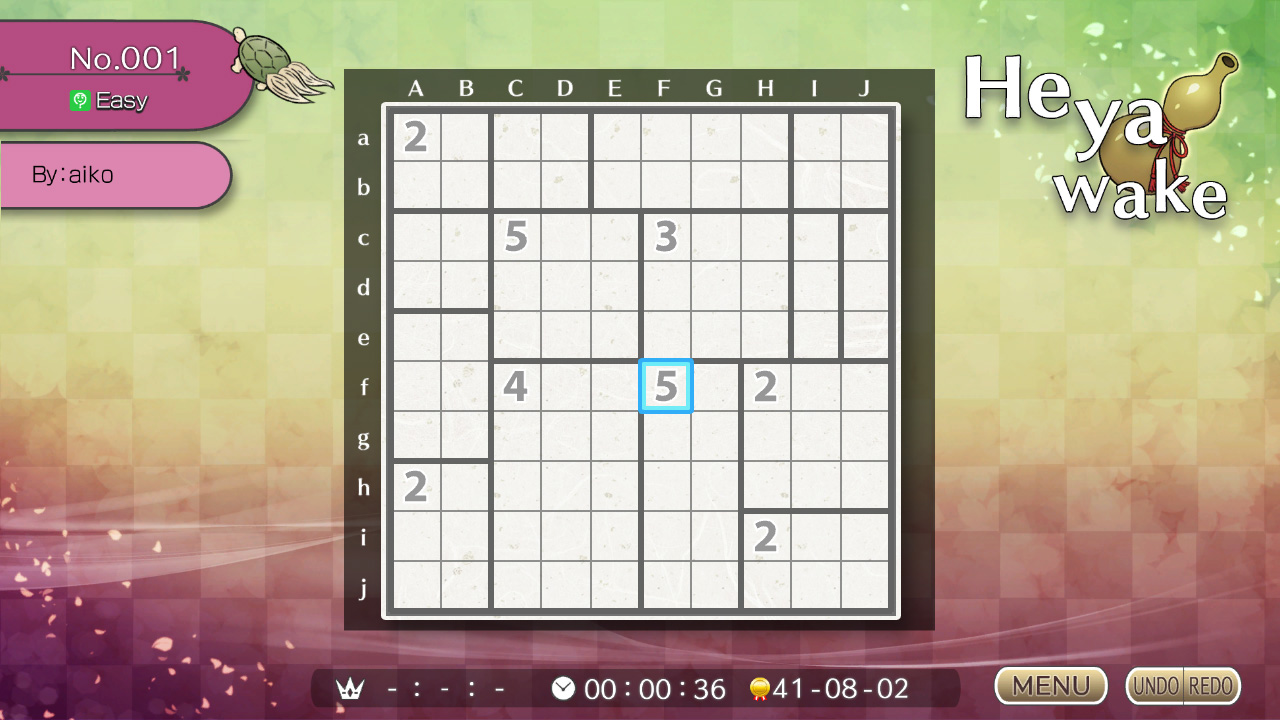
Task: Open the game MENU
Action: click(1050, 686)
